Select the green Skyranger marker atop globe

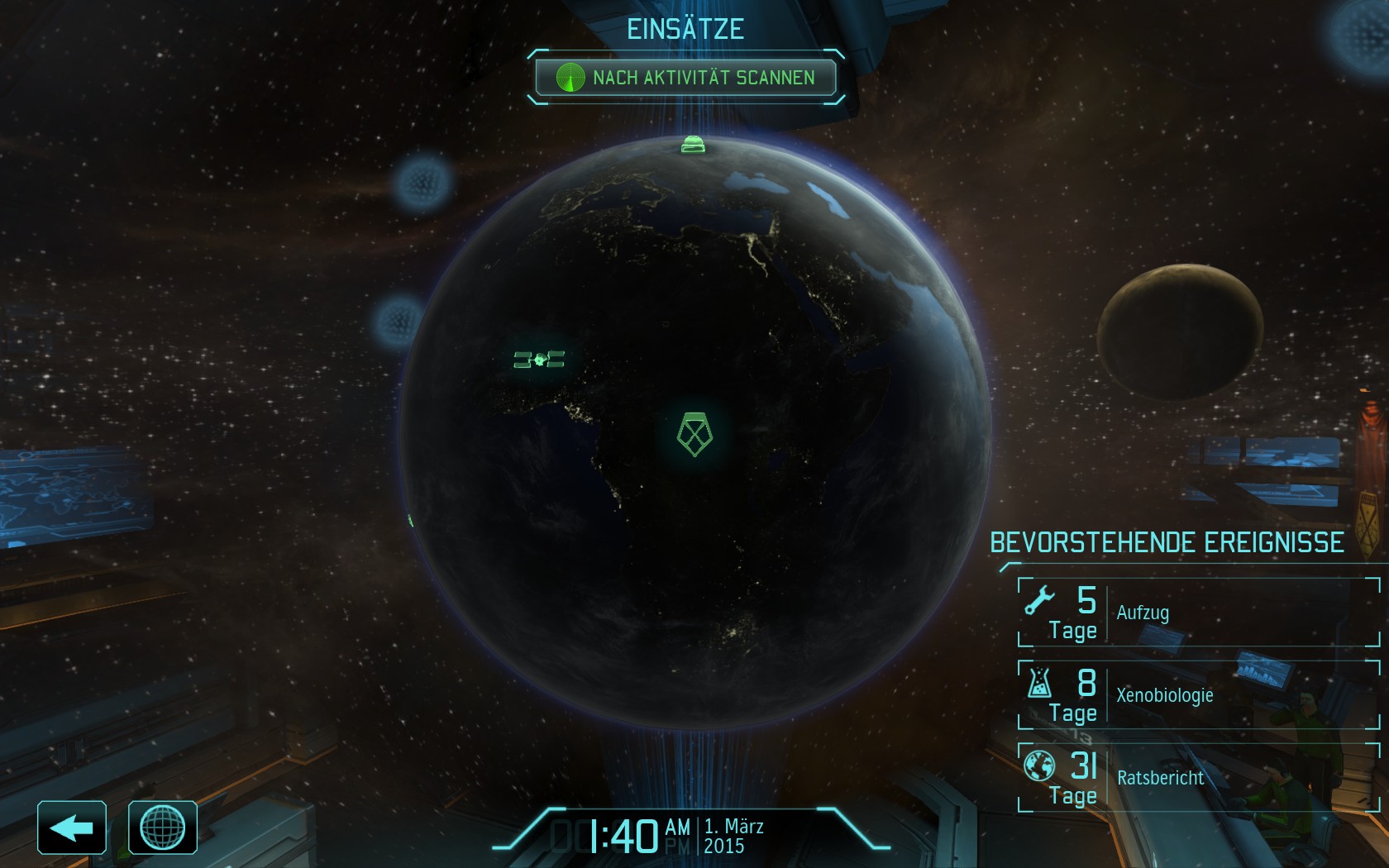coord(693,145)
